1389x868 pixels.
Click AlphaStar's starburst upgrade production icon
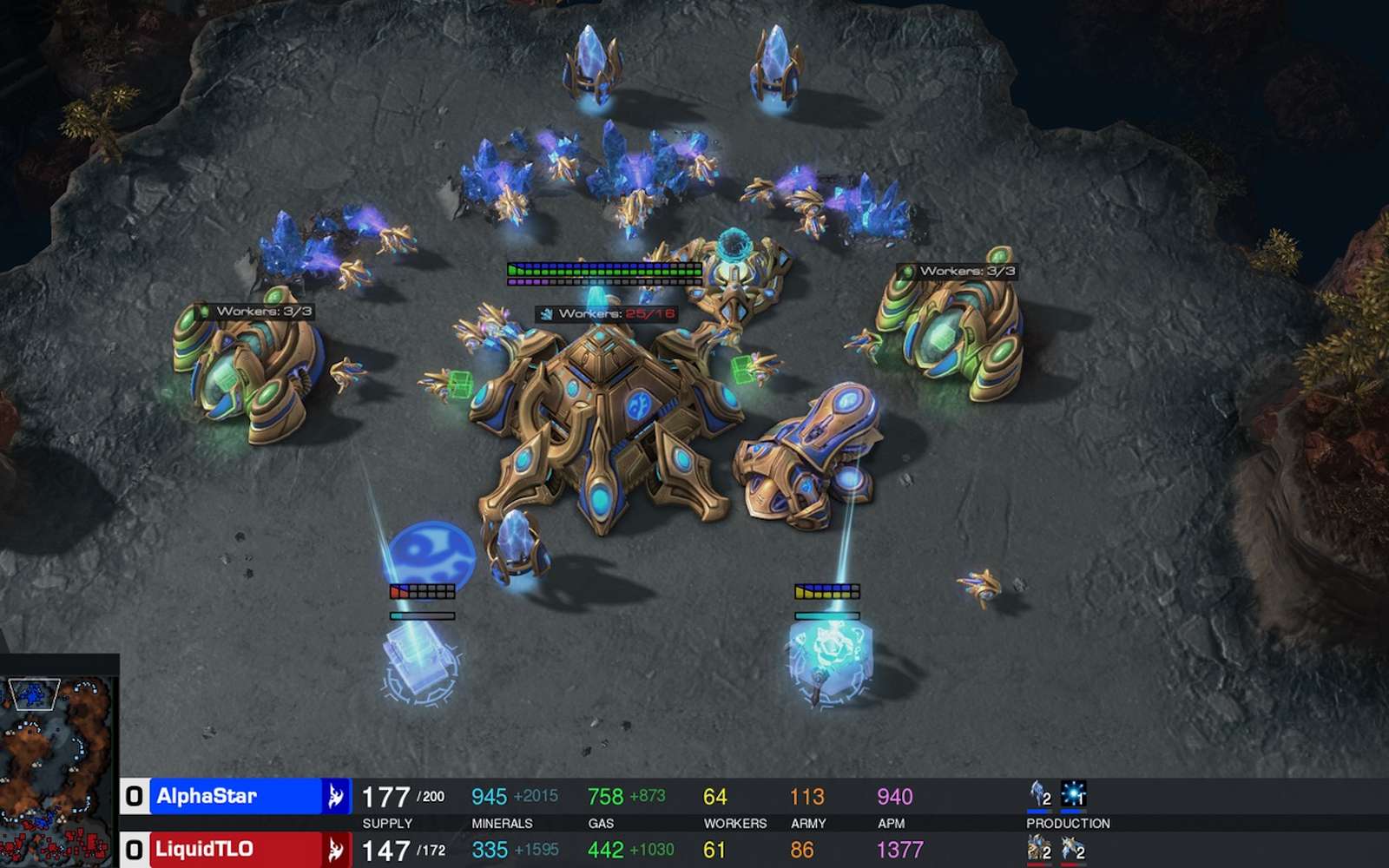pos(1074,794)
